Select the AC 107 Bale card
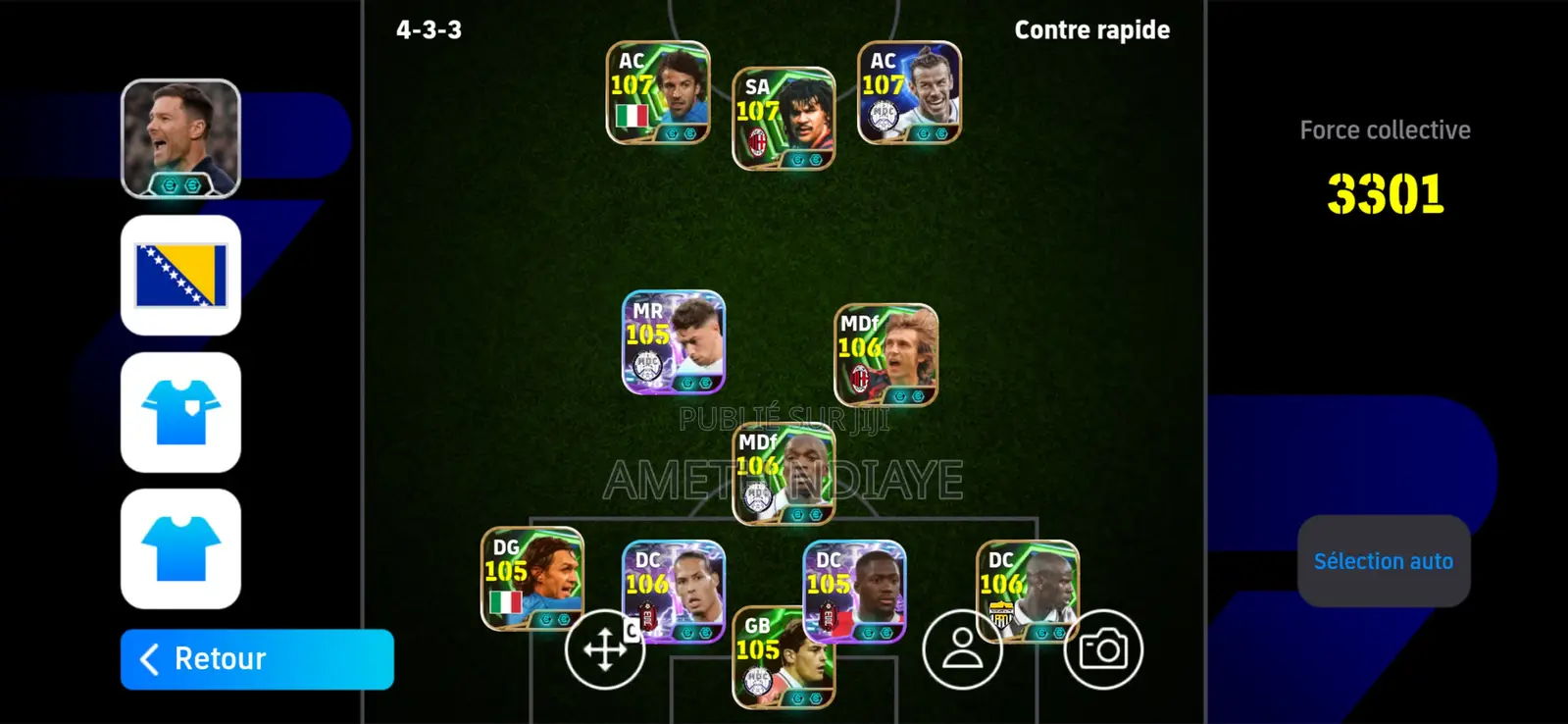 coord(907,93)
